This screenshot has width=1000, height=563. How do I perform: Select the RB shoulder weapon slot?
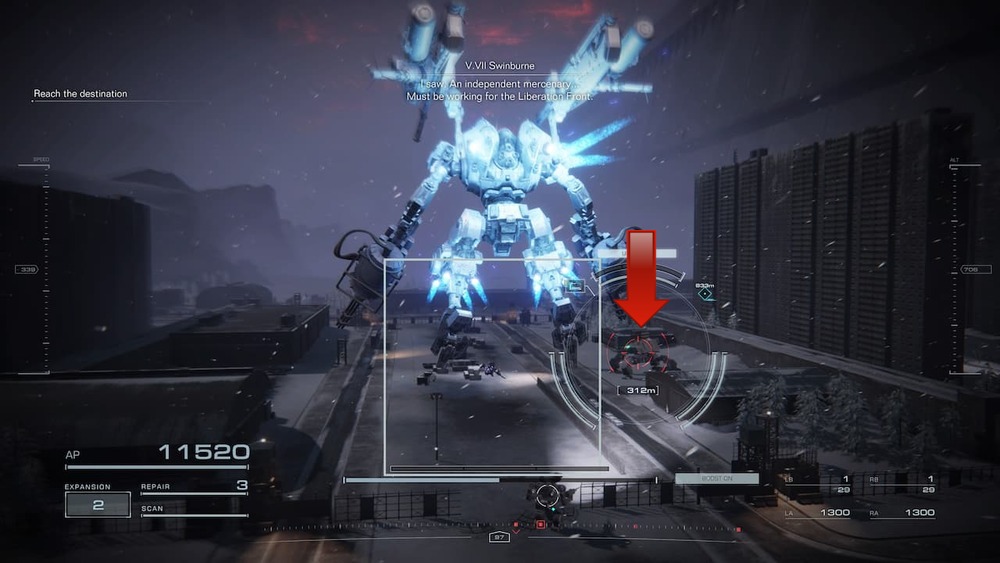tap(901, 483)
